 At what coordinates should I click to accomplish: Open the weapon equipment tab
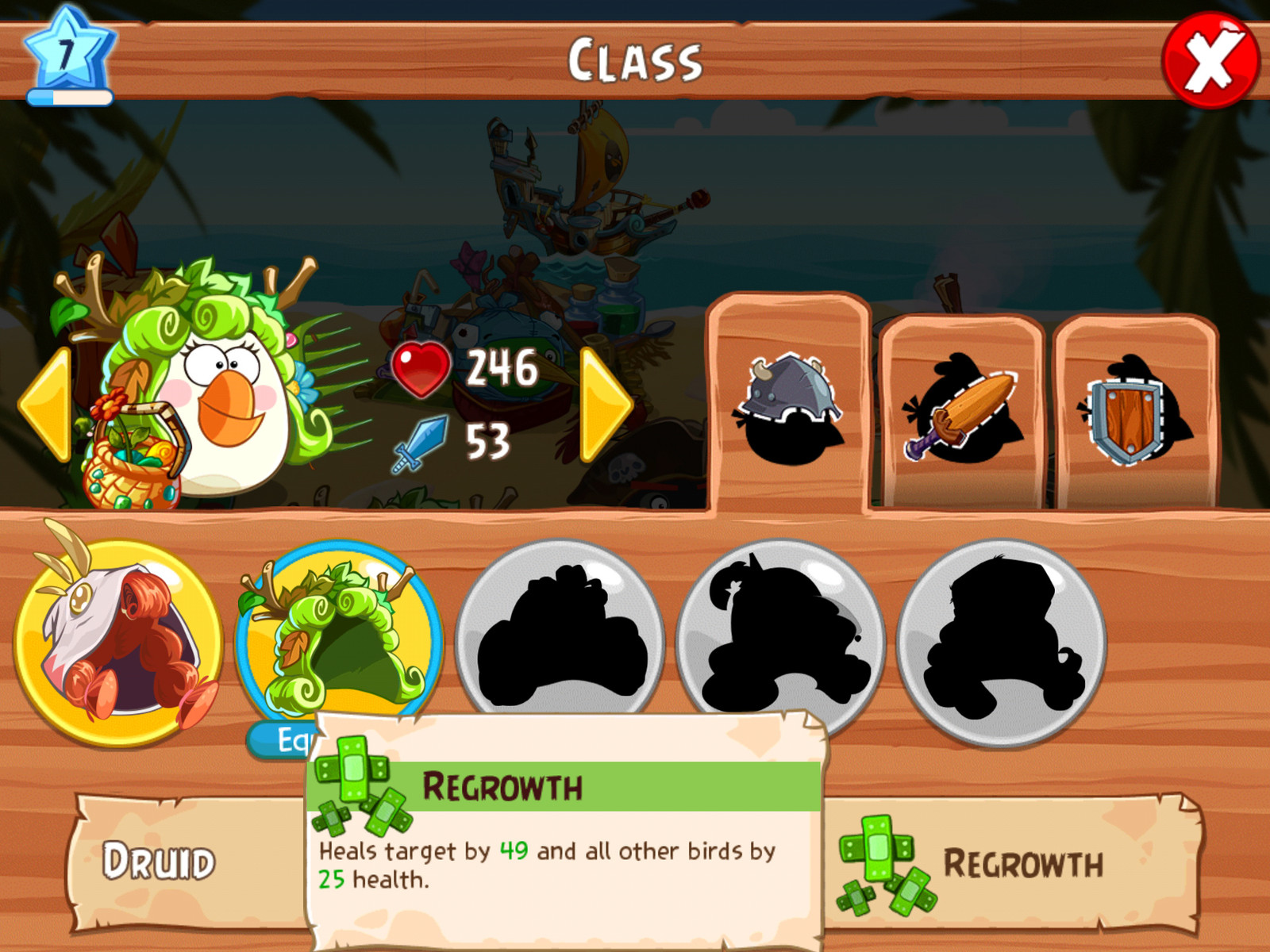pyautogui.click(x=961, y=414)
